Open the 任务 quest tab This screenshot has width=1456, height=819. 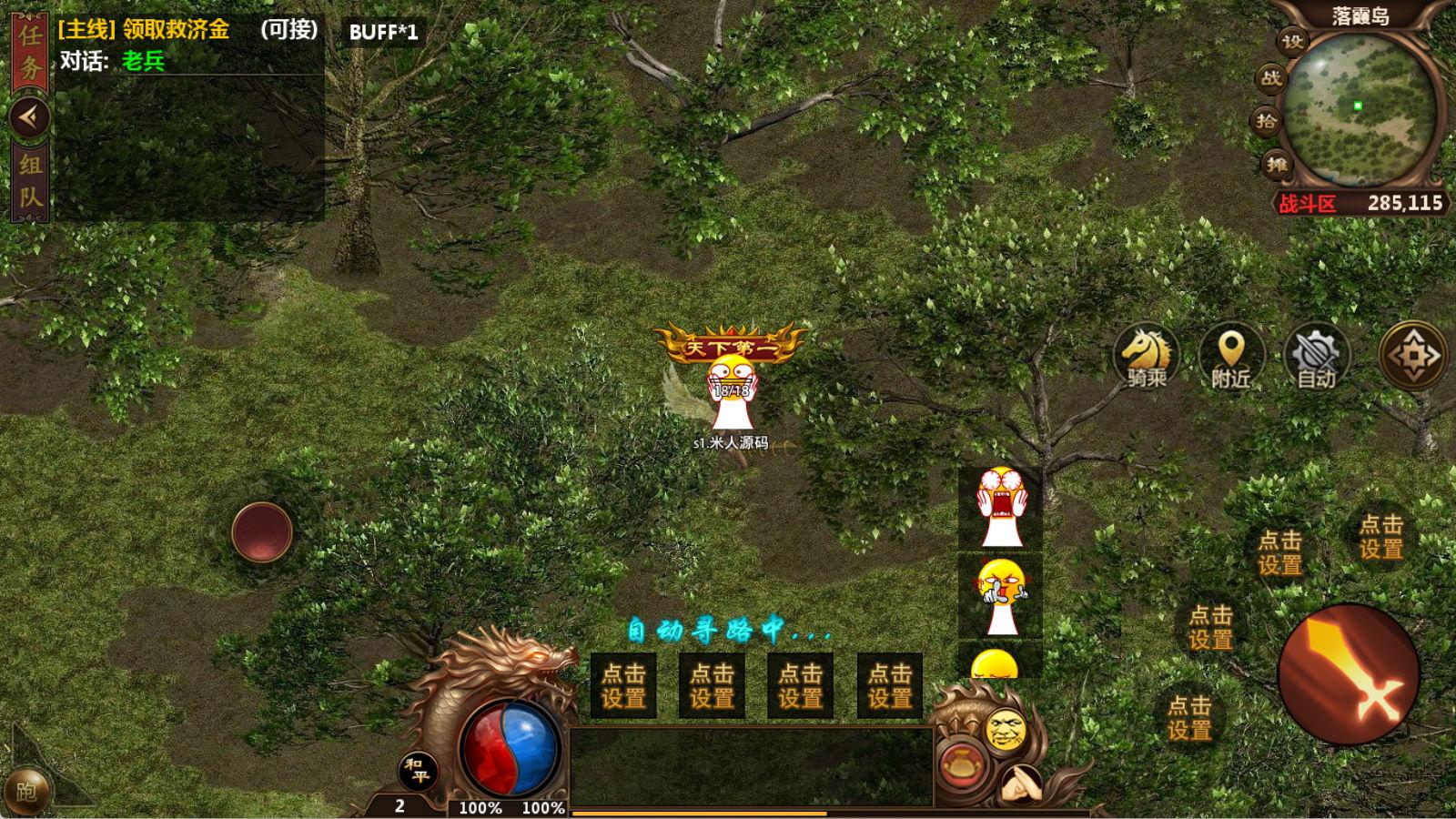coord(30,52)
